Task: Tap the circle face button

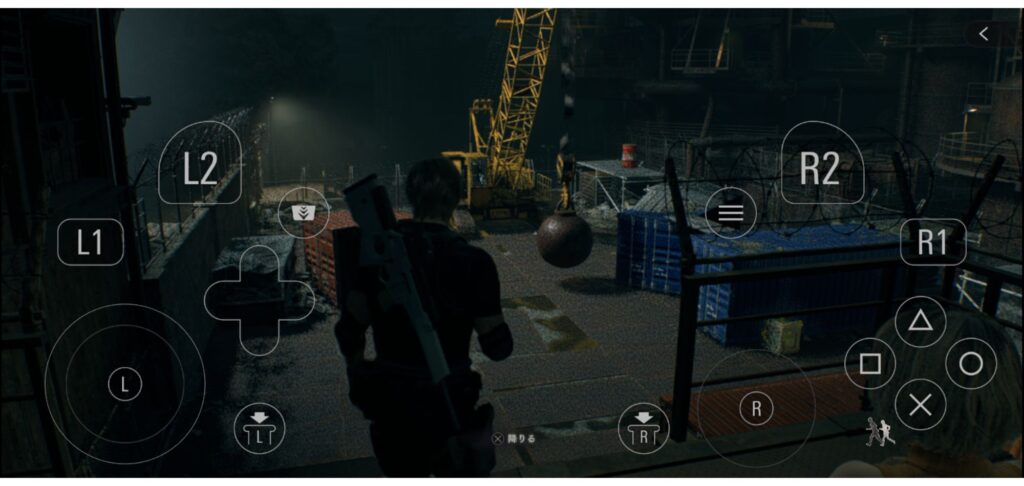Action: 970,364
